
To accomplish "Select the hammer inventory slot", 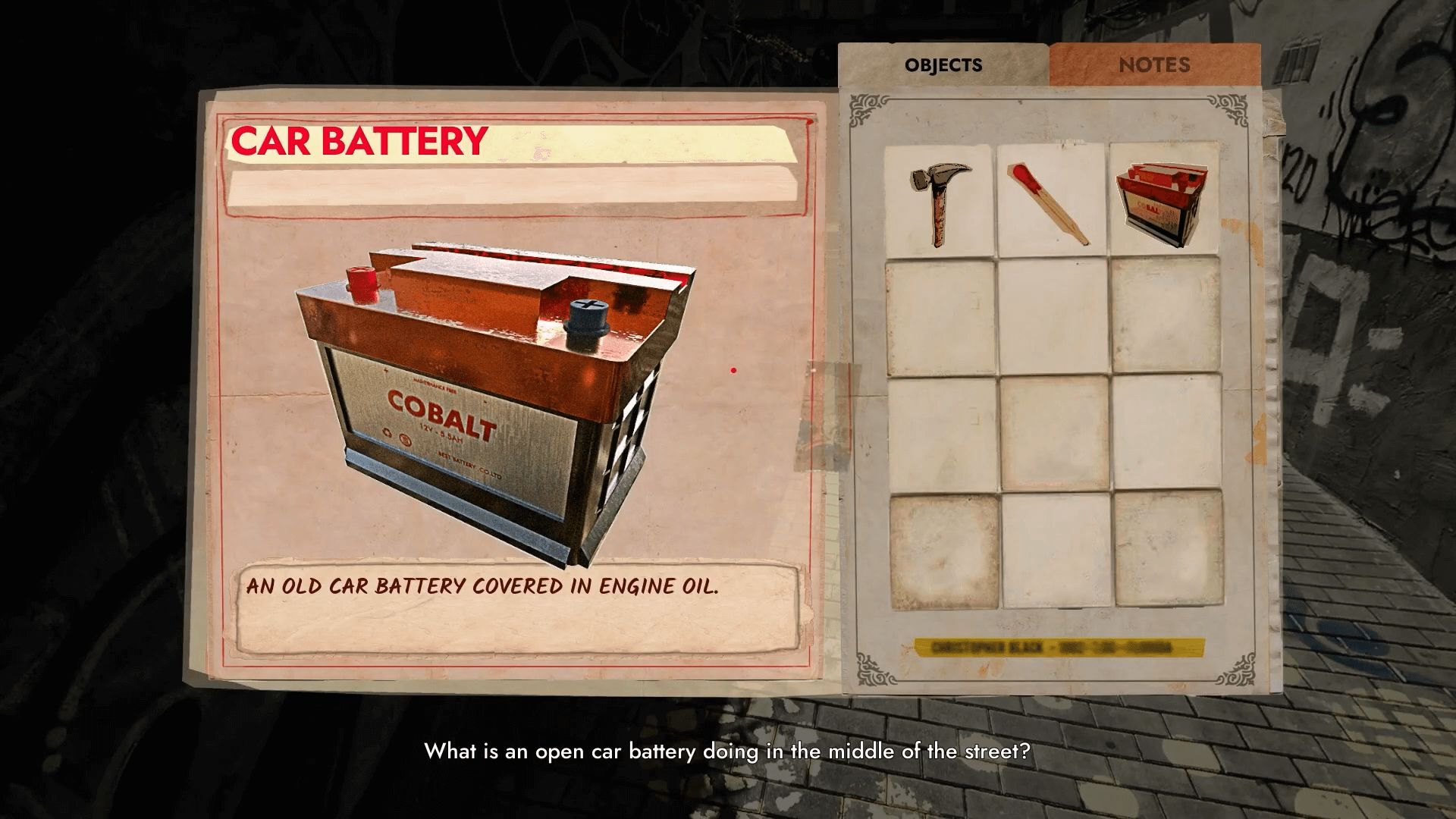I will point(940,200).
